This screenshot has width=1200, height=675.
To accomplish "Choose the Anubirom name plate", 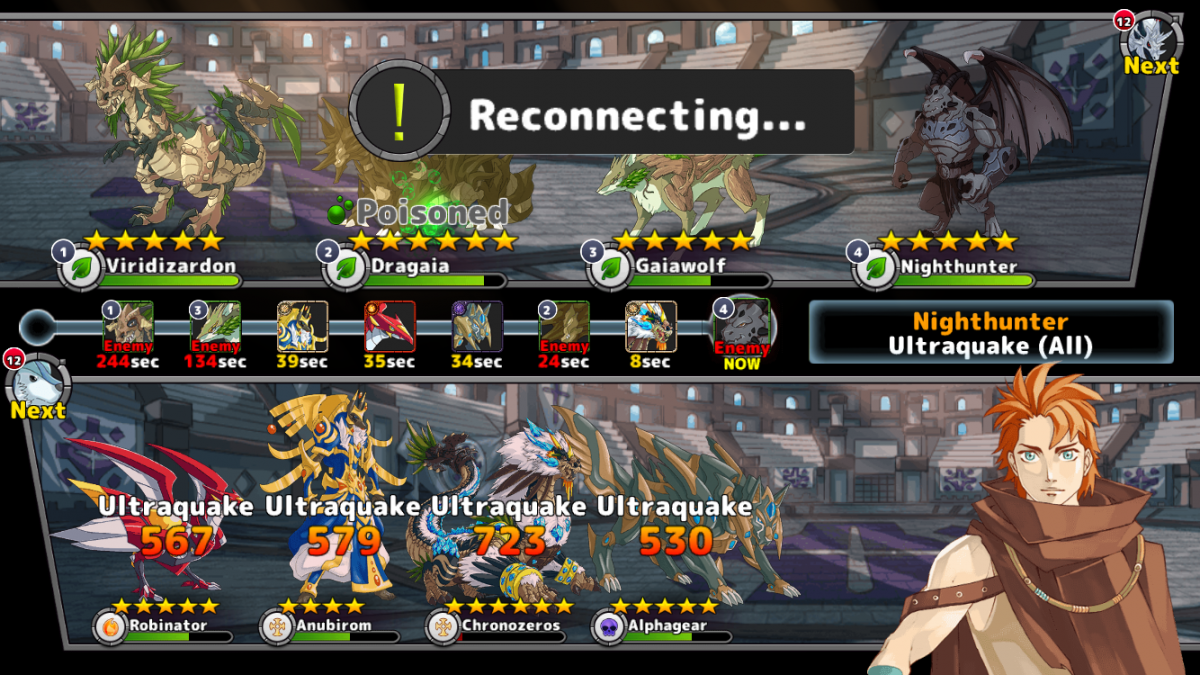I will (x=332, y=626).
